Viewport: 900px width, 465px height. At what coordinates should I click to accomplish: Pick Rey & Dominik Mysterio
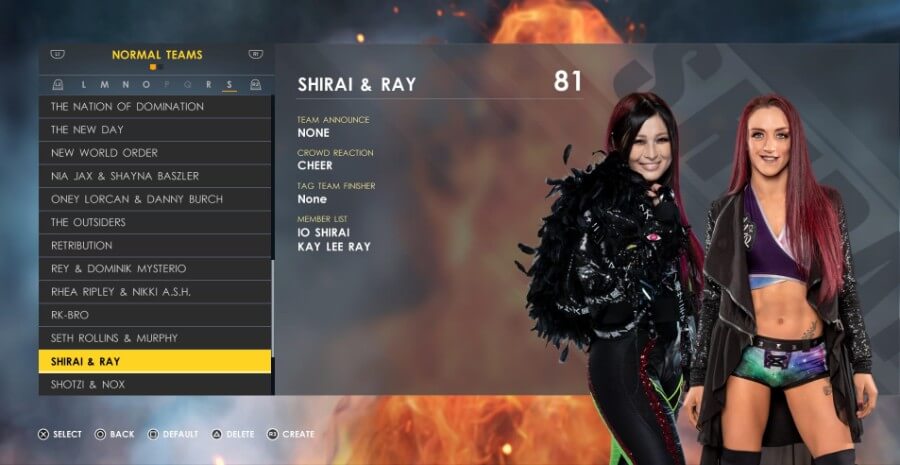(x=155, y=268)
